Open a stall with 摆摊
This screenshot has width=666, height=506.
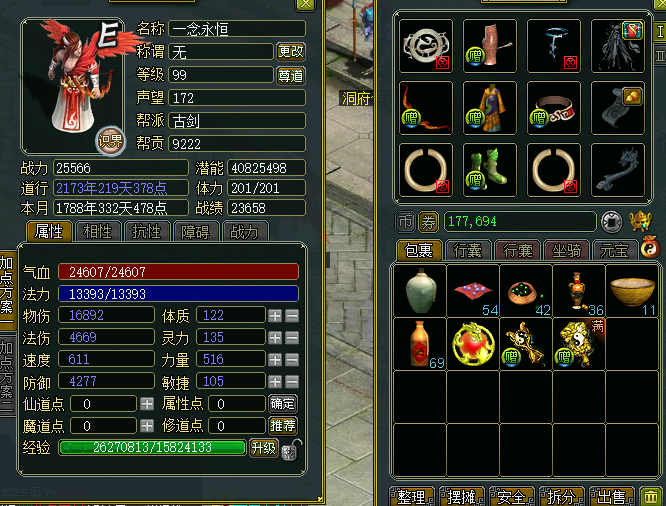pos(463,496)
